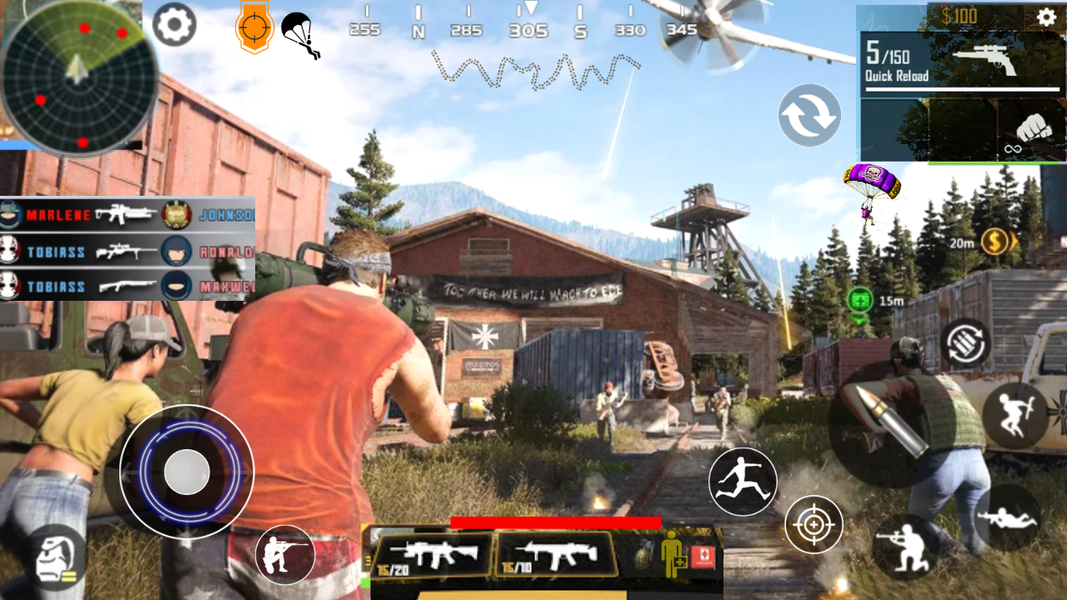Select the 15/20 rifle weapon slot
Image resolution: width=1067 pixels, height=600 pixels.
432,555
